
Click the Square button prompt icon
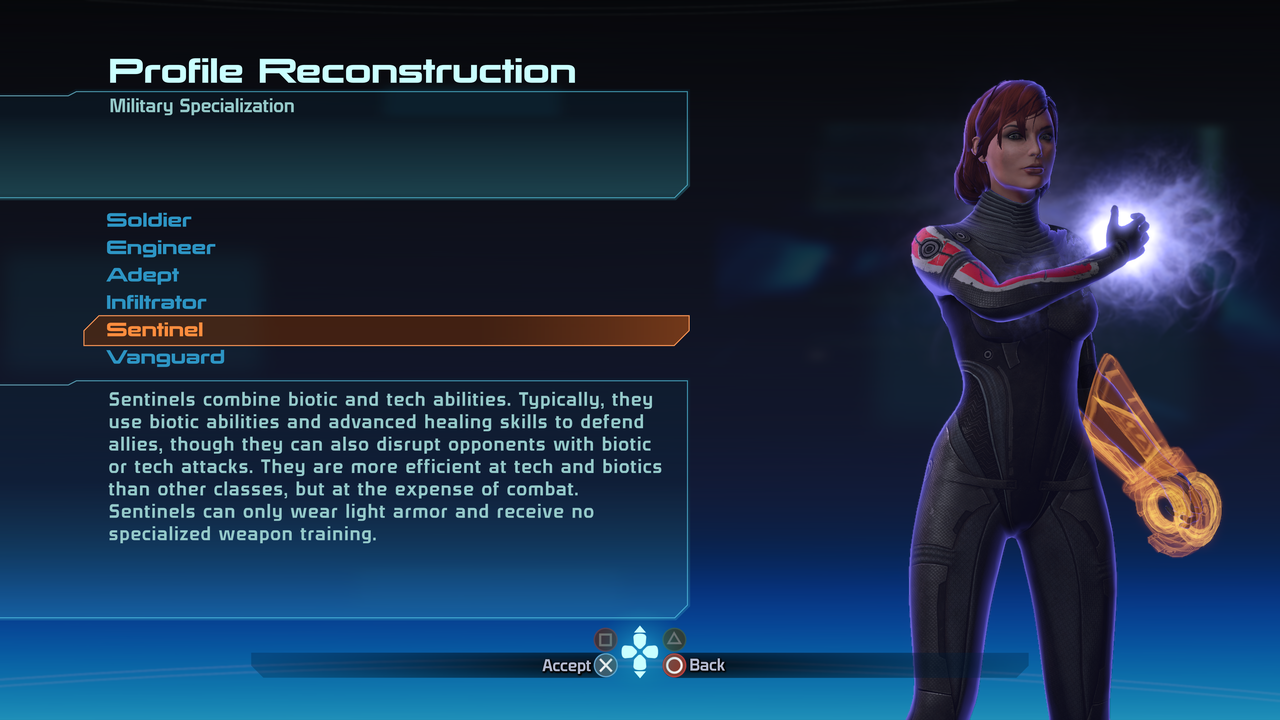point(604,638)
